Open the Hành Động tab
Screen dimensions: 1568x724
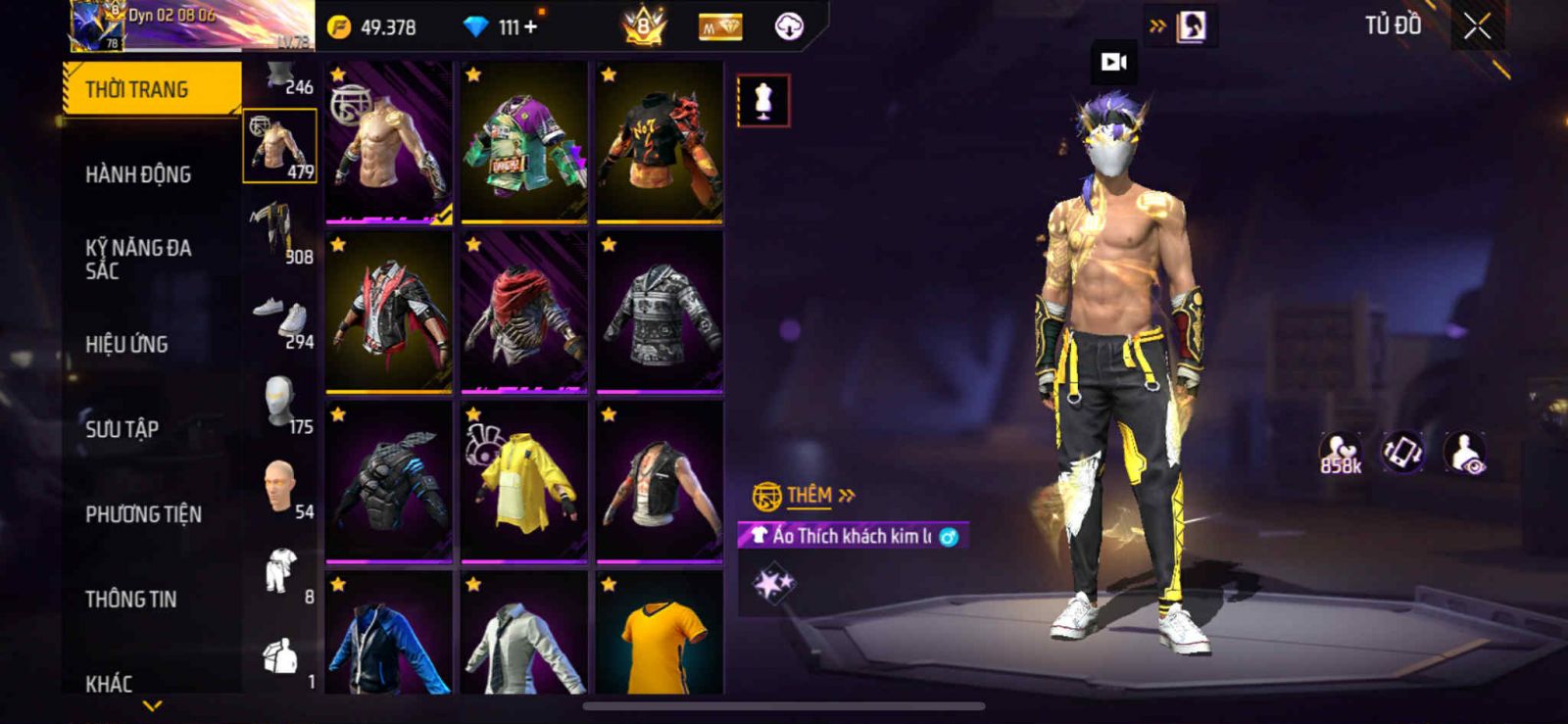coord(138,174)
